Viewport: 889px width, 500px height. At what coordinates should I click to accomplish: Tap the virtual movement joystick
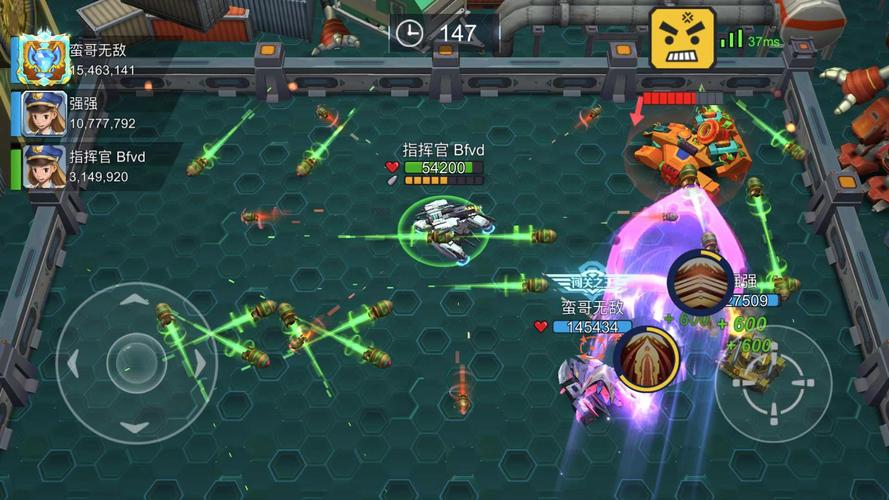(x=137, y=357)
